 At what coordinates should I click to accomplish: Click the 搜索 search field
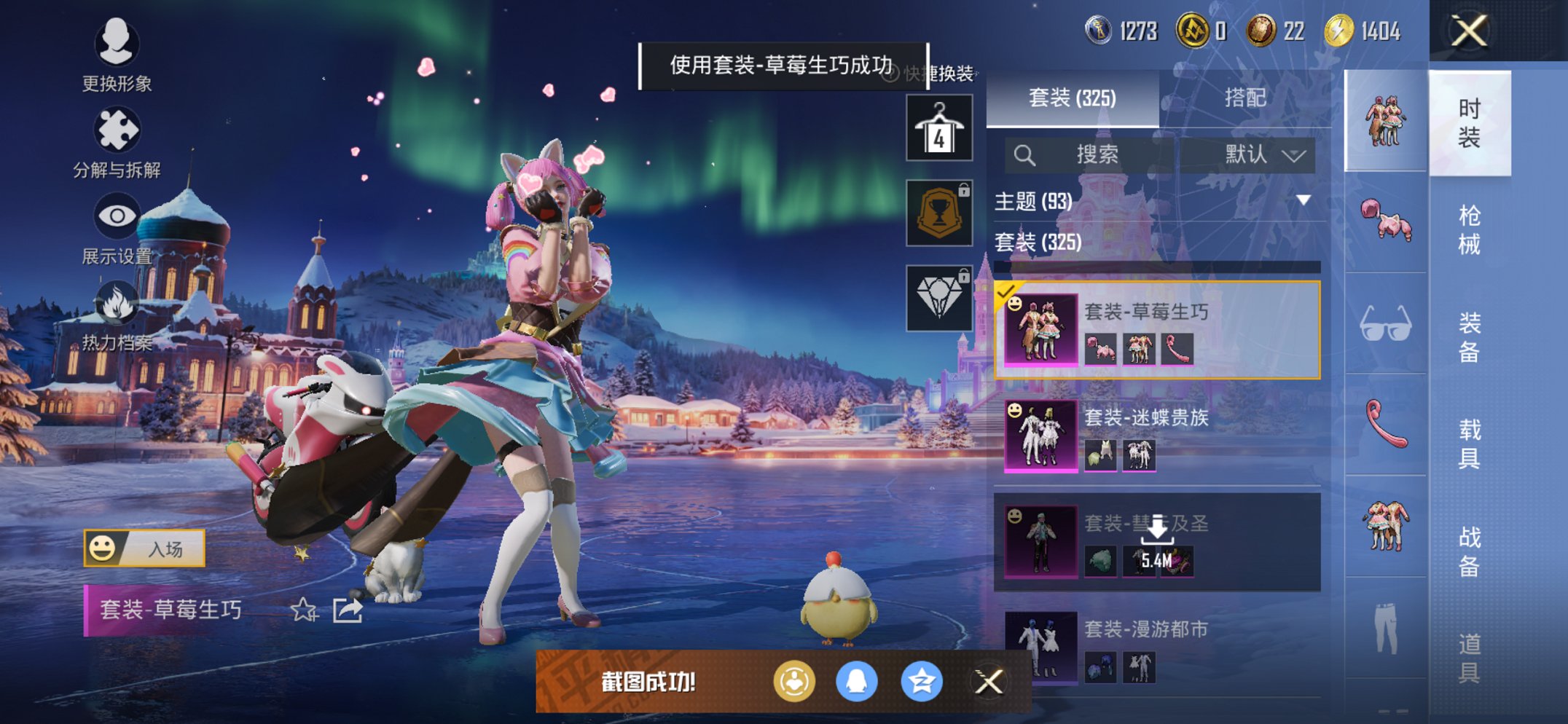[x=1090, y=154]
